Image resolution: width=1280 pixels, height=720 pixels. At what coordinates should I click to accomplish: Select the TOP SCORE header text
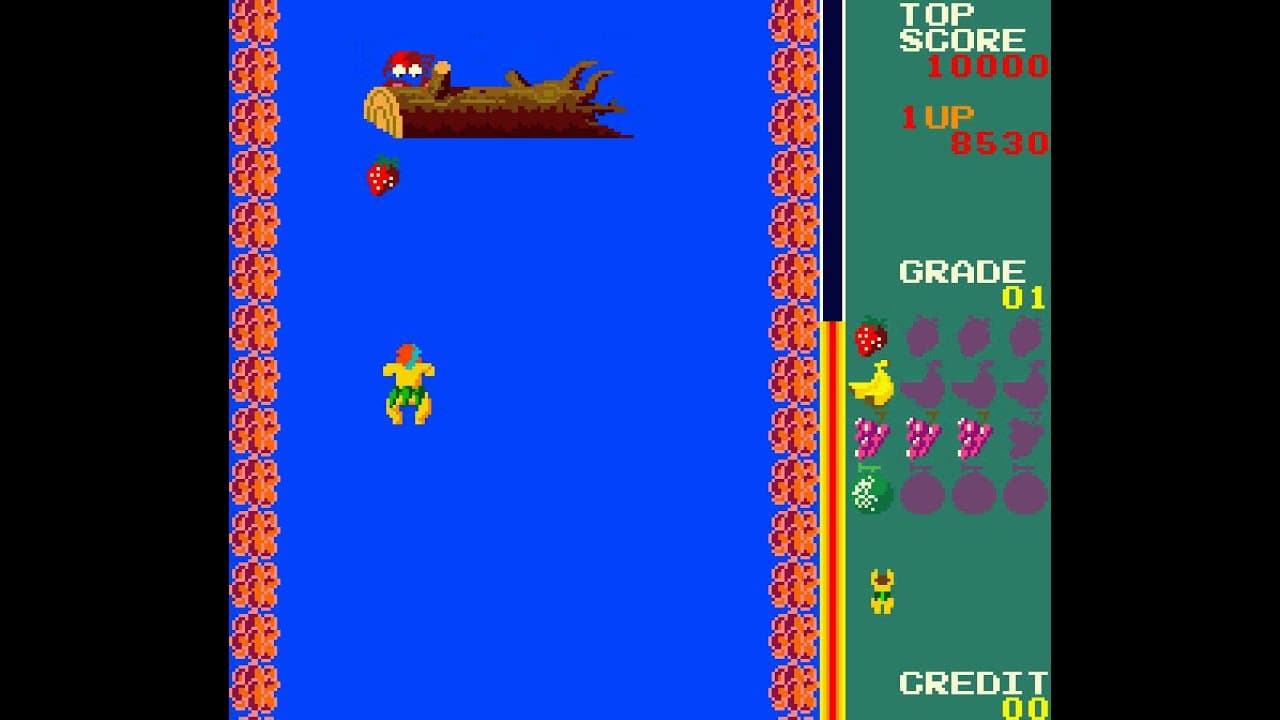click(960, 28)
